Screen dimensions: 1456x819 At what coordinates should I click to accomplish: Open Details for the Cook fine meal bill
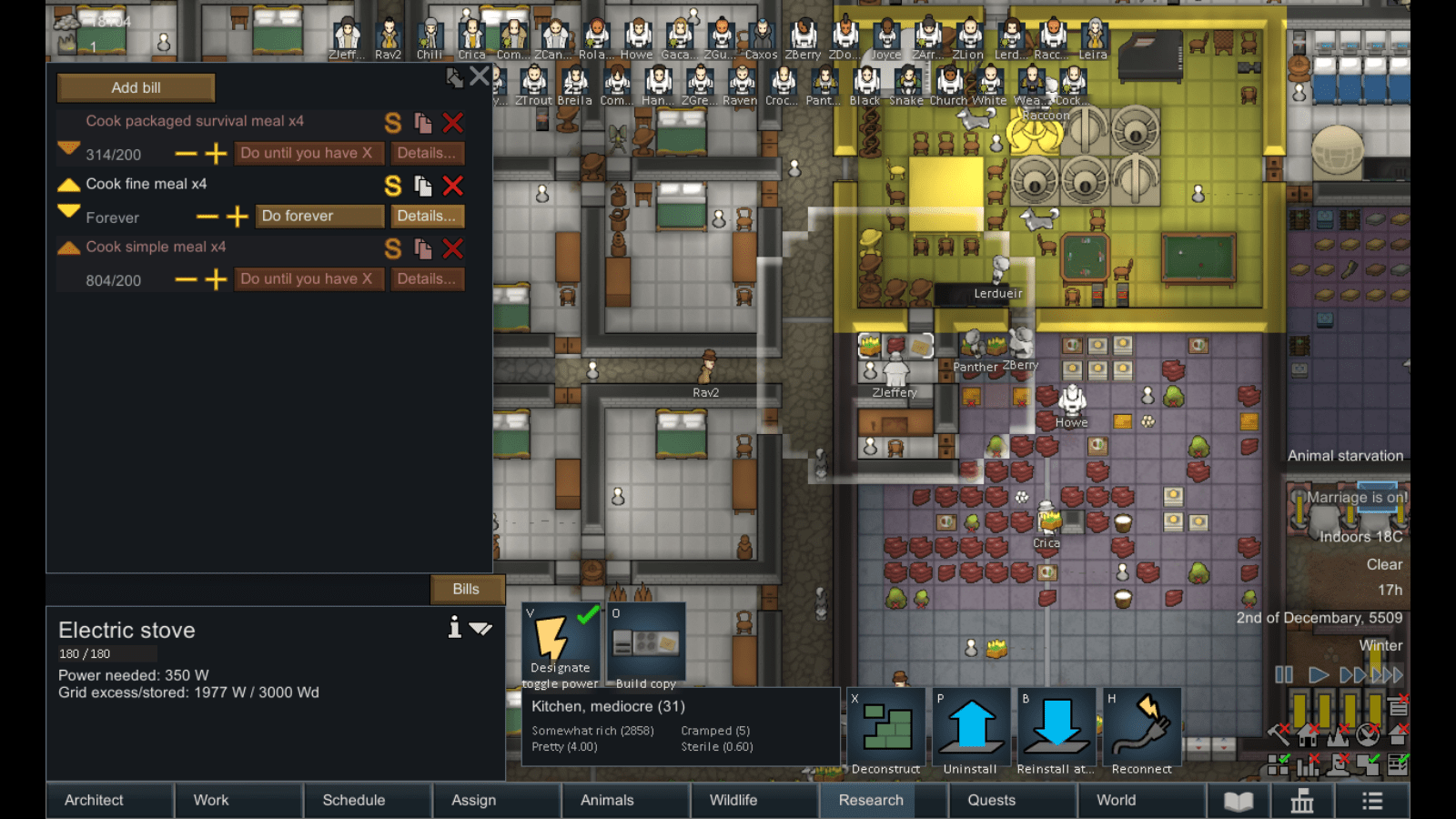click(x=427, y=216)
